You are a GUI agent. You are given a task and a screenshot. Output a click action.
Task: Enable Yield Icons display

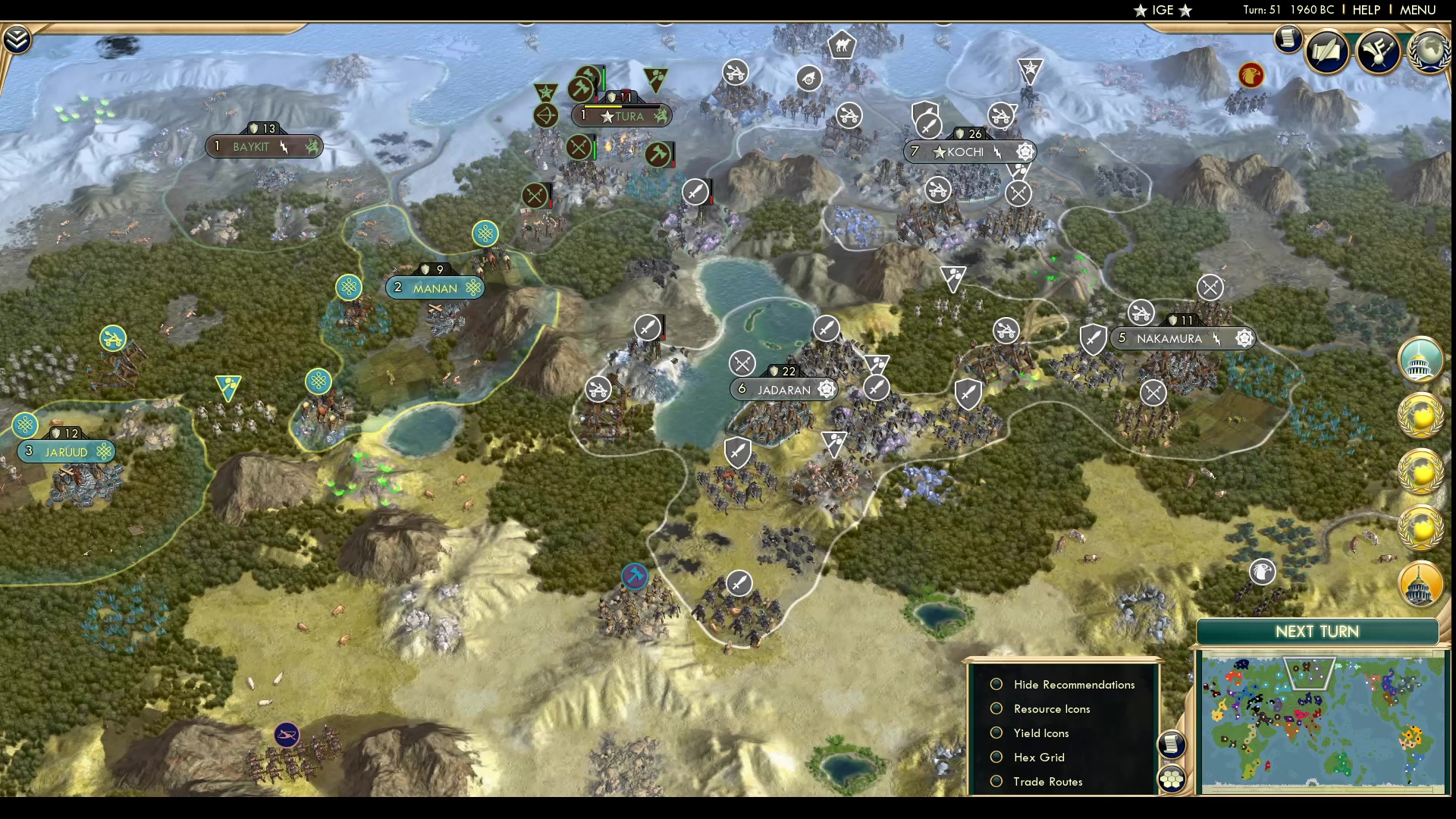[997, 733]
